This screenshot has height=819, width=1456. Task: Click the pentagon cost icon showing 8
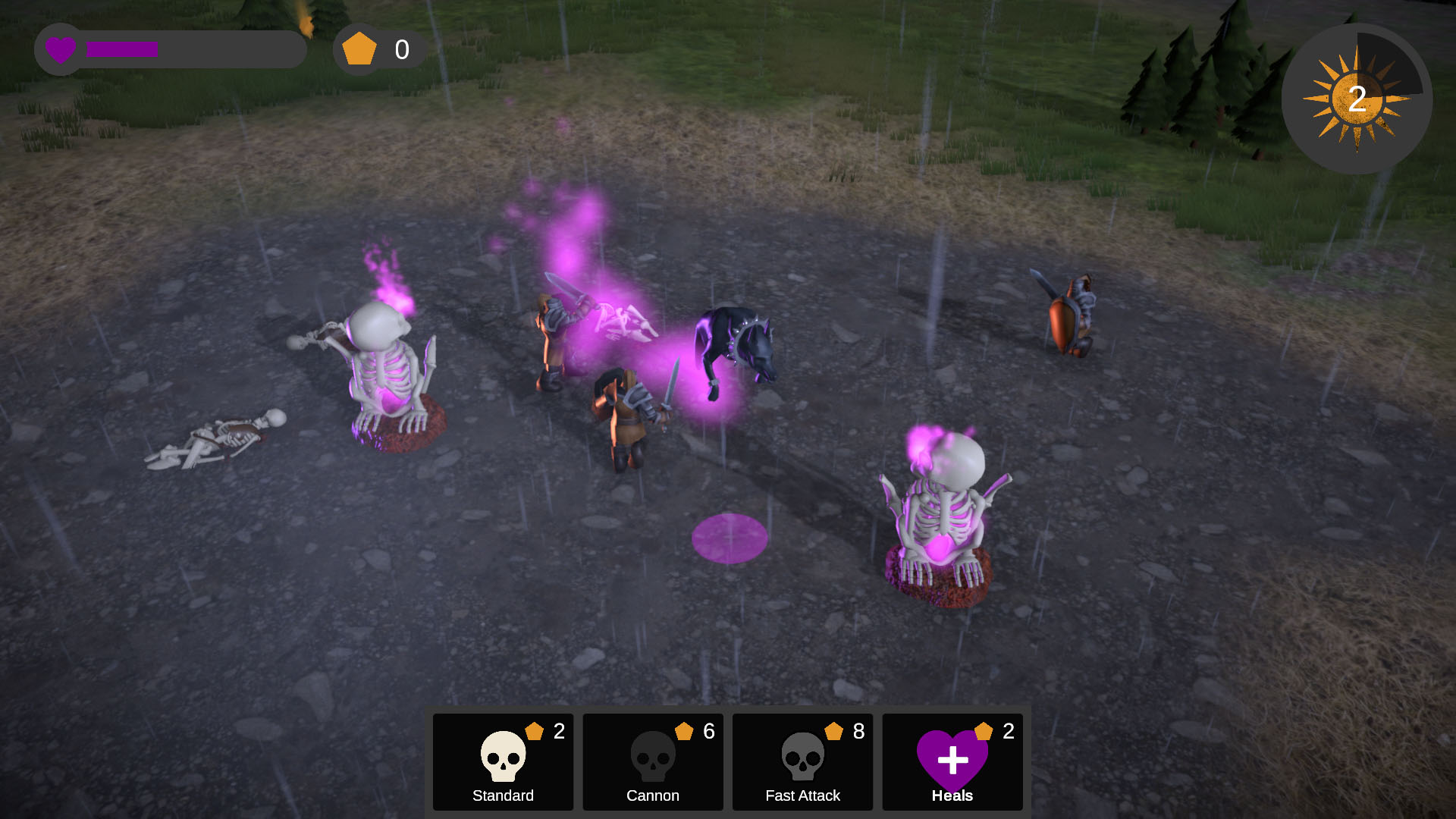(834, 730)
